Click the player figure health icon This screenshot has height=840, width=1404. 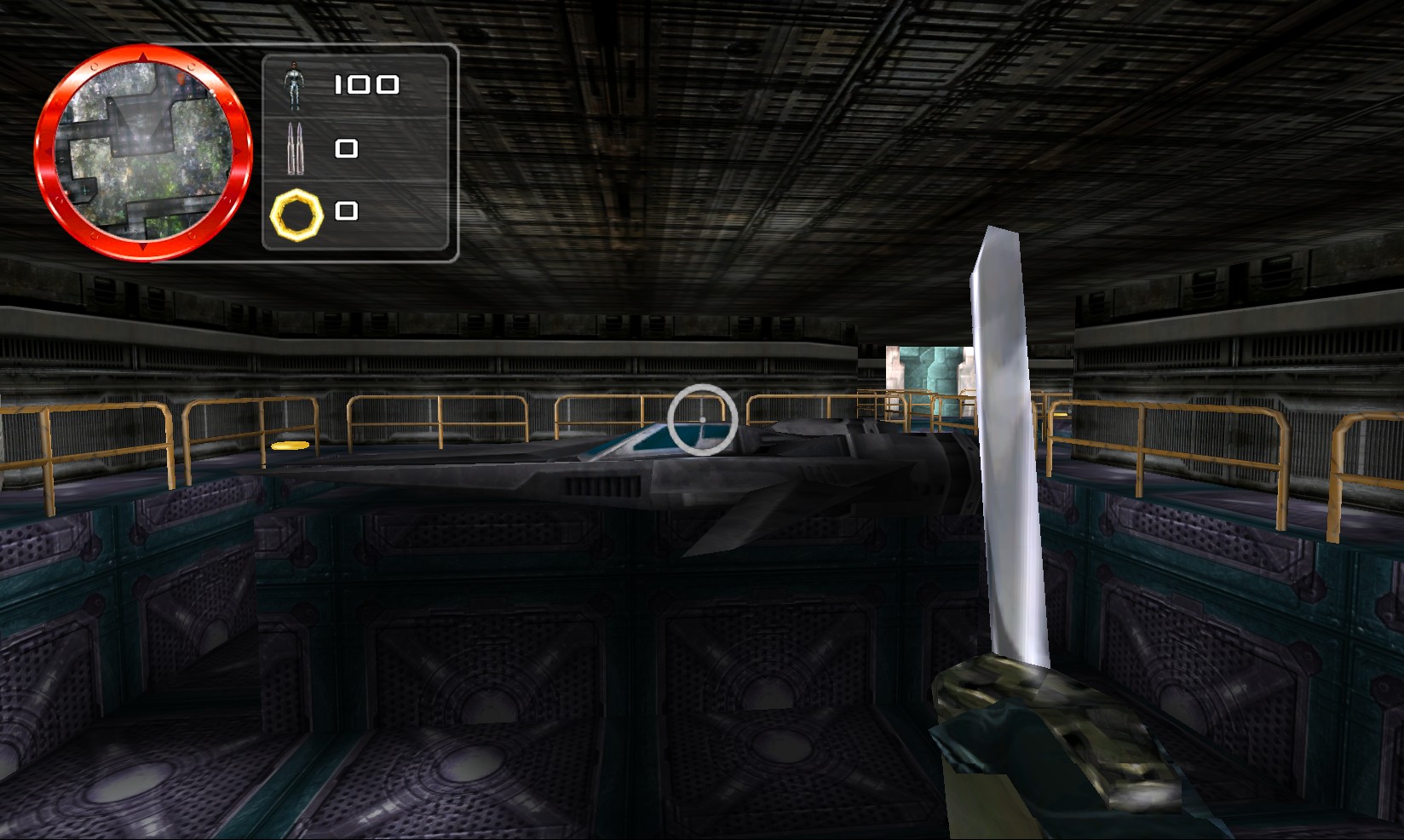click(x=295, y=85)
